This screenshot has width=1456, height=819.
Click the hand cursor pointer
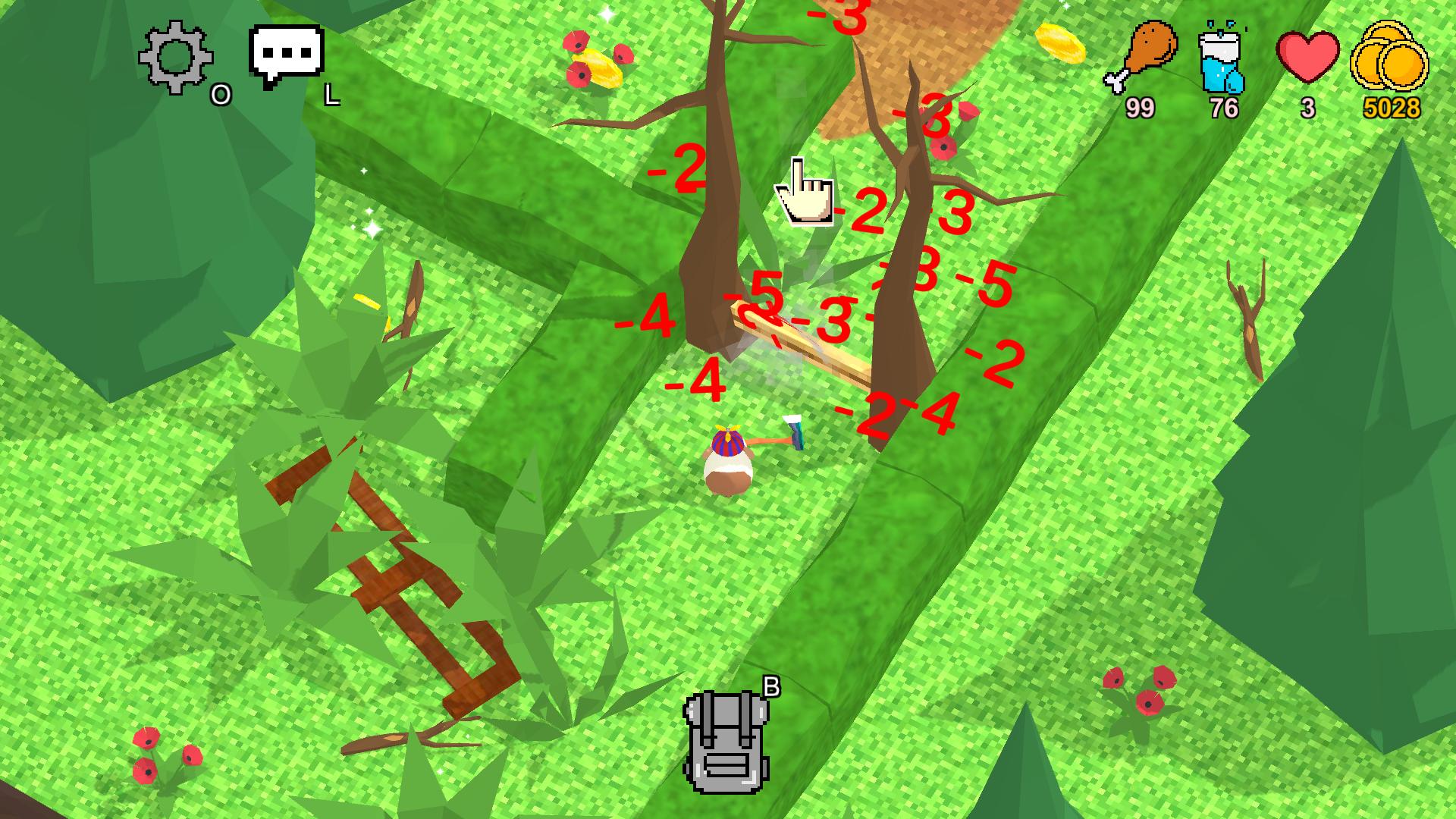point(805,190)
